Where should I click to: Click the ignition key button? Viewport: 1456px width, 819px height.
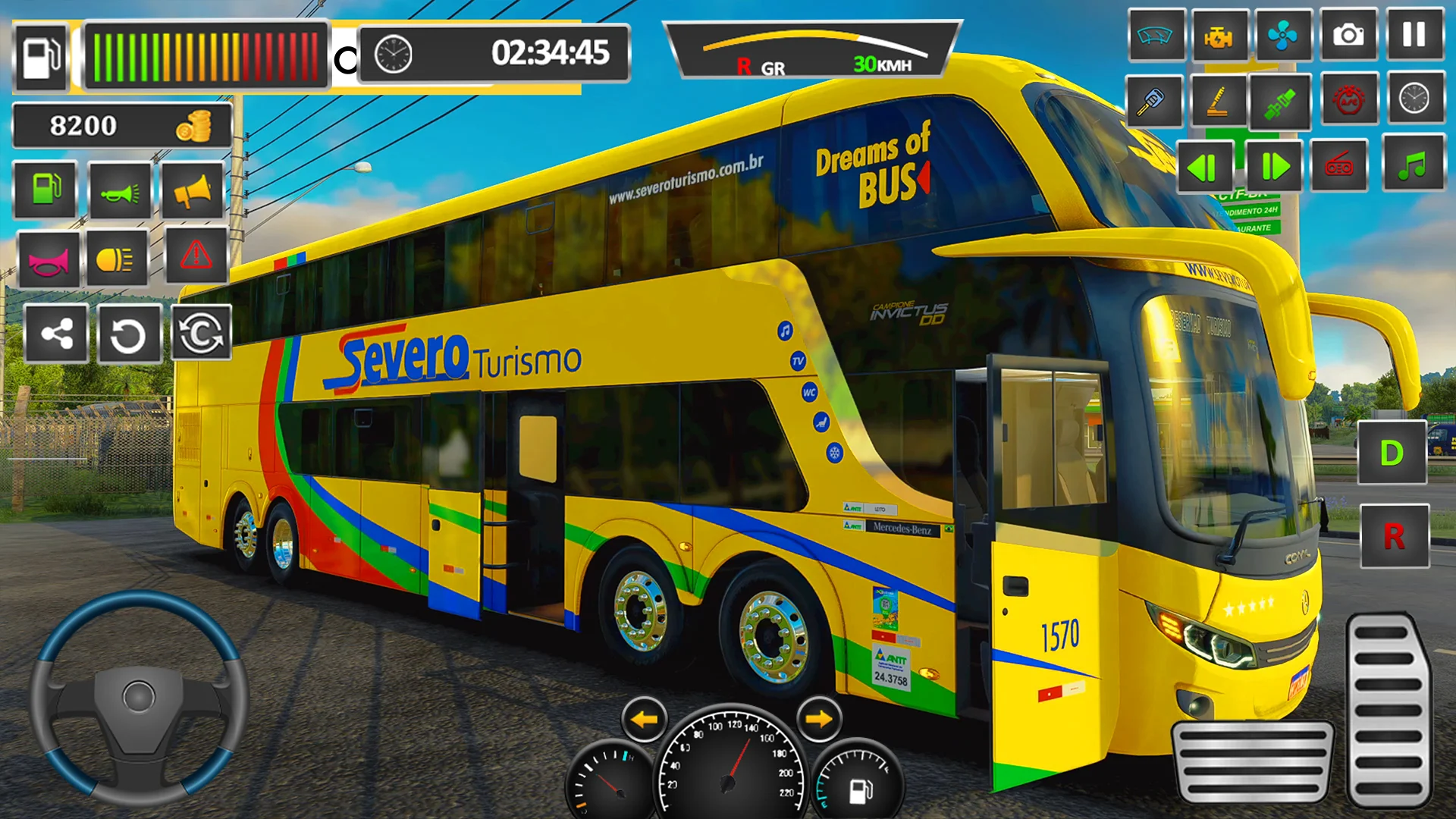click(1153, 101)
